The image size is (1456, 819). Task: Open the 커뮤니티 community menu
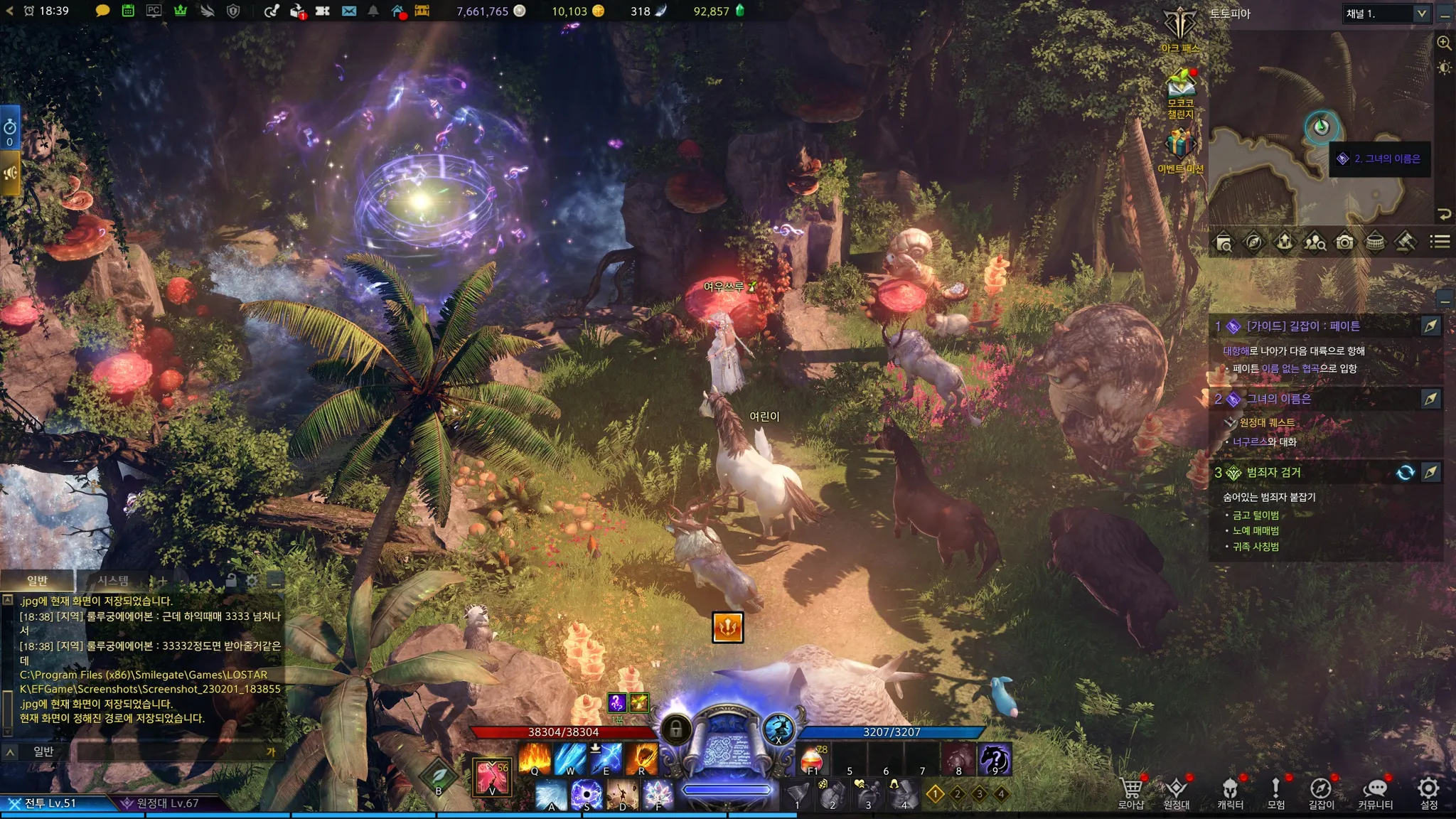[1375, 791]
